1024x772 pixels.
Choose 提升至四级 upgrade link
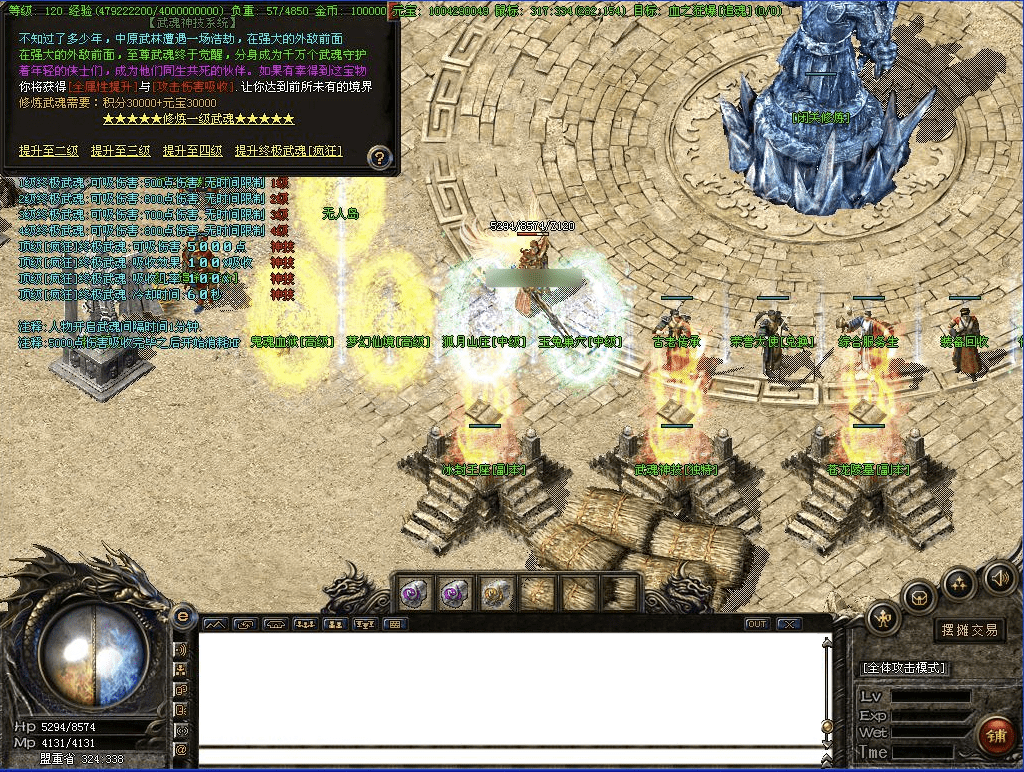pos(192,151)
